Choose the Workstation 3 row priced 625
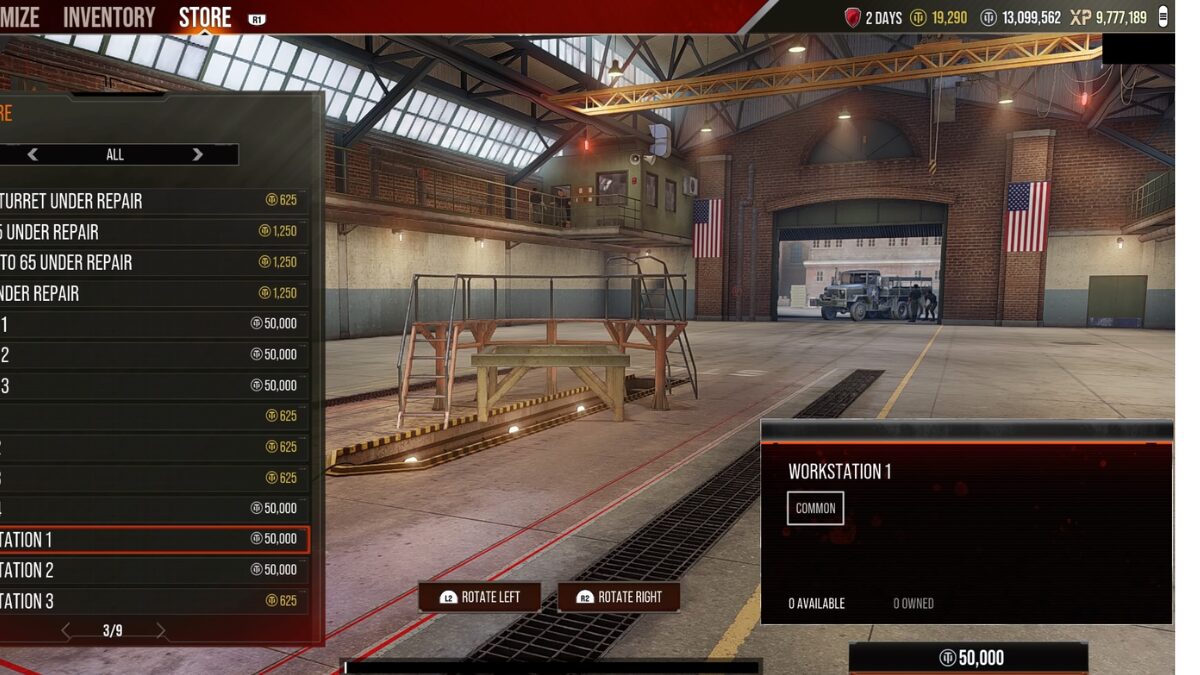This screenshot has width=1200, height=675. point(150,601)
